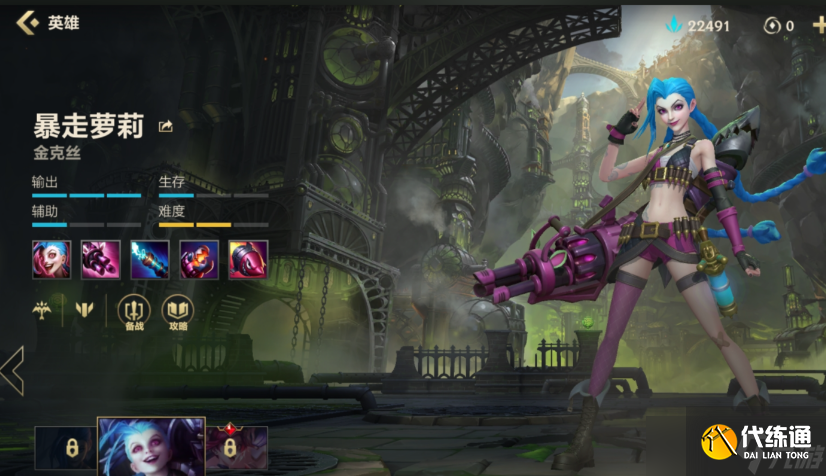The image size is (826, 476).
Task: Click the winged marksman role icon
Action: click(x=43, y=310)
